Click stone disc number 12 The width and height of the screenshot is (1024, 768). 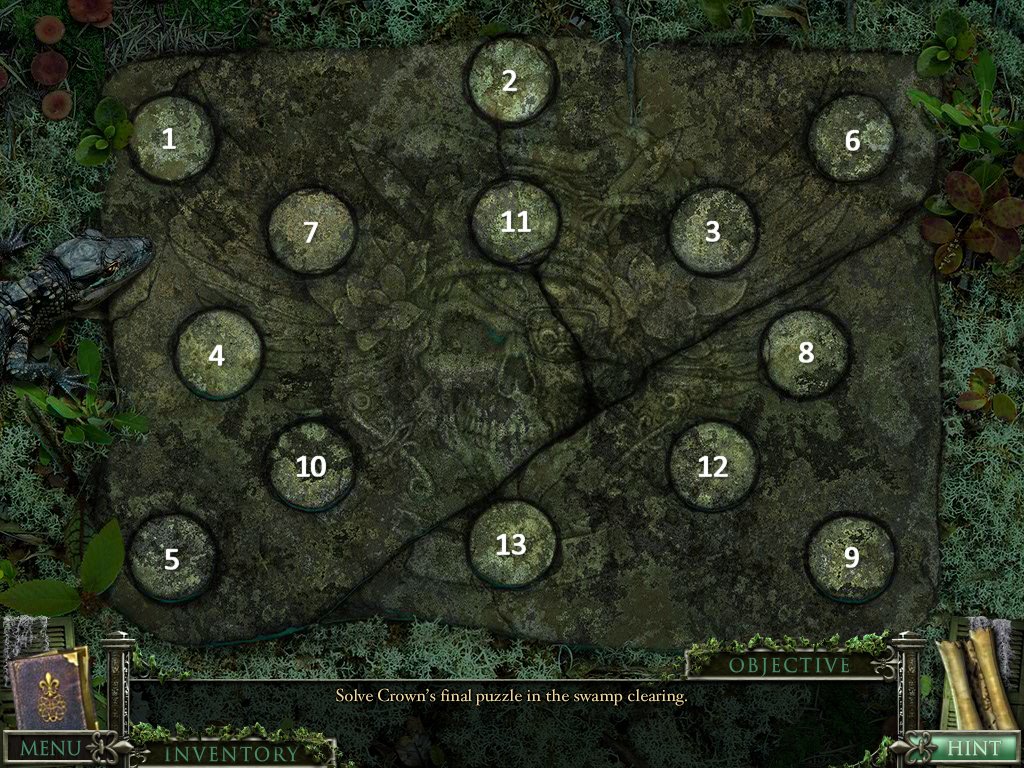pyautogui.click(x=712, y=465)
